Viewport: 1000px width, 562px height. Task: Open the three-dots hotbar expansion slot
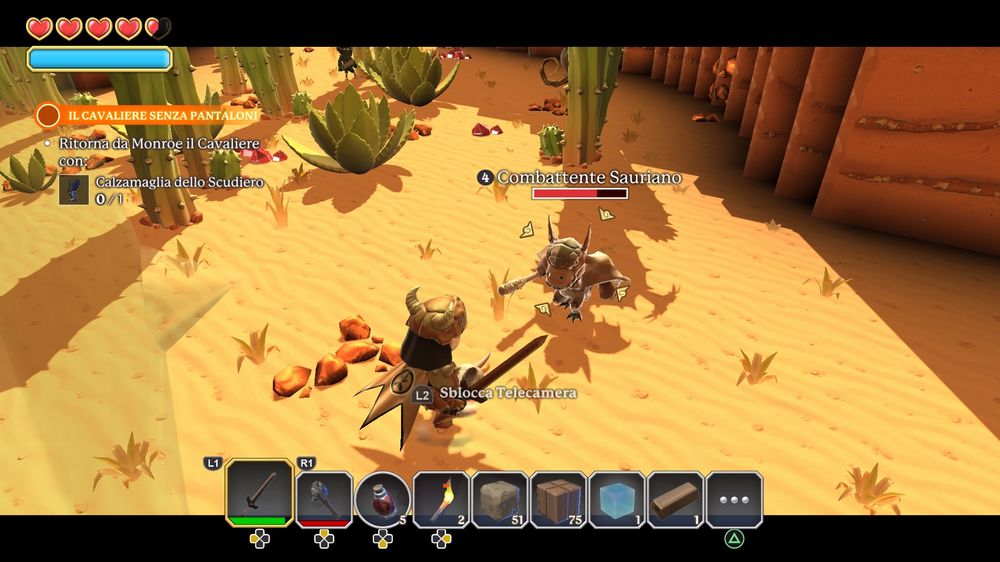[x=734, y=498]
